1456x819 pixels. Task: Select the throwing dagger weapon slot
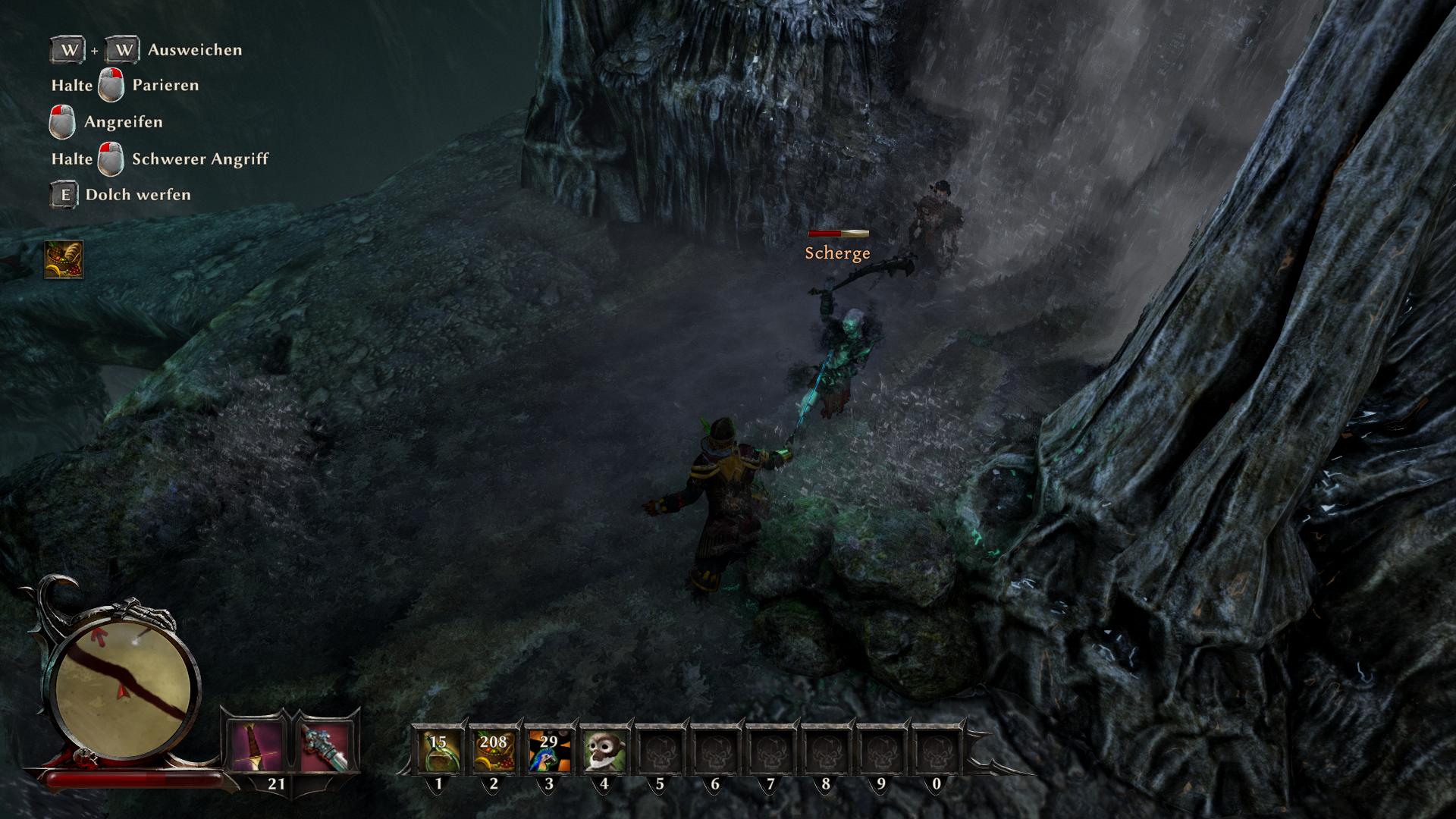tap(256, 747)
